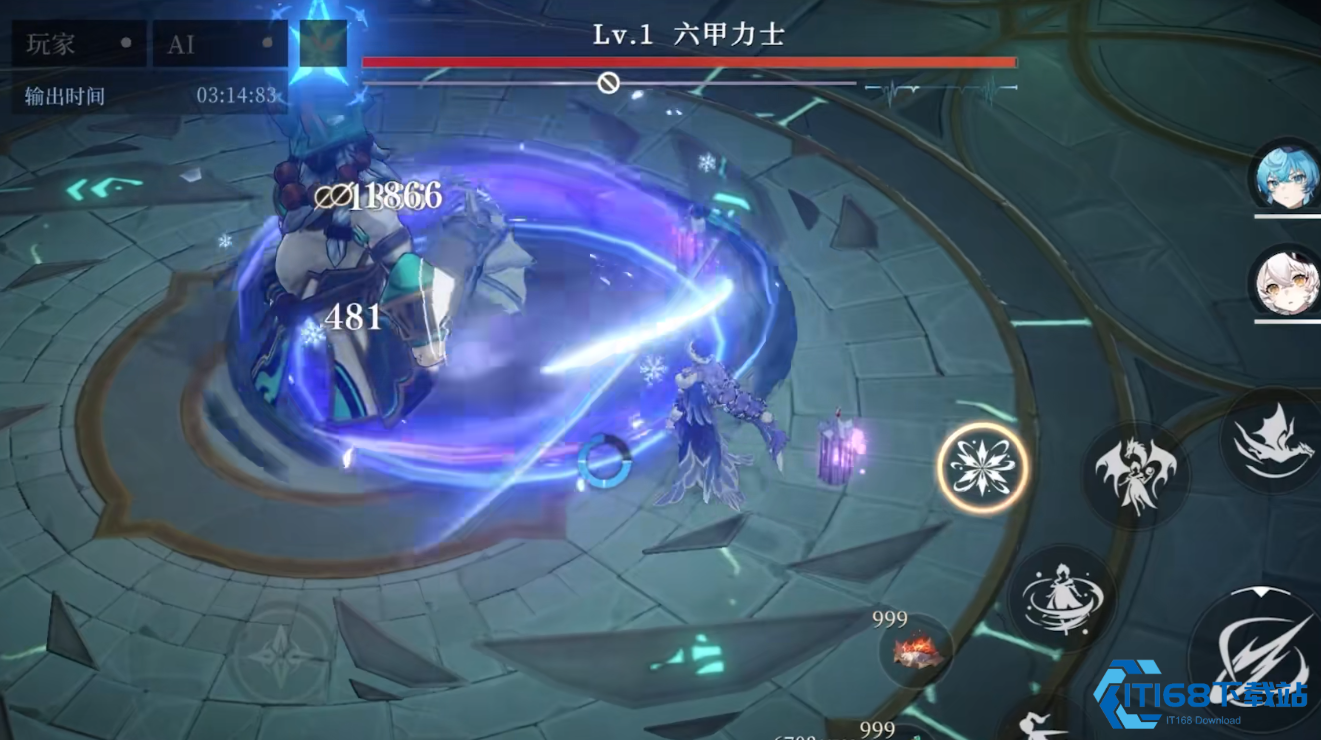The height and width of the screenshot is (740, 1321).
Task: Cast the winged dragon summoner skill
Action: [1134, 473]
